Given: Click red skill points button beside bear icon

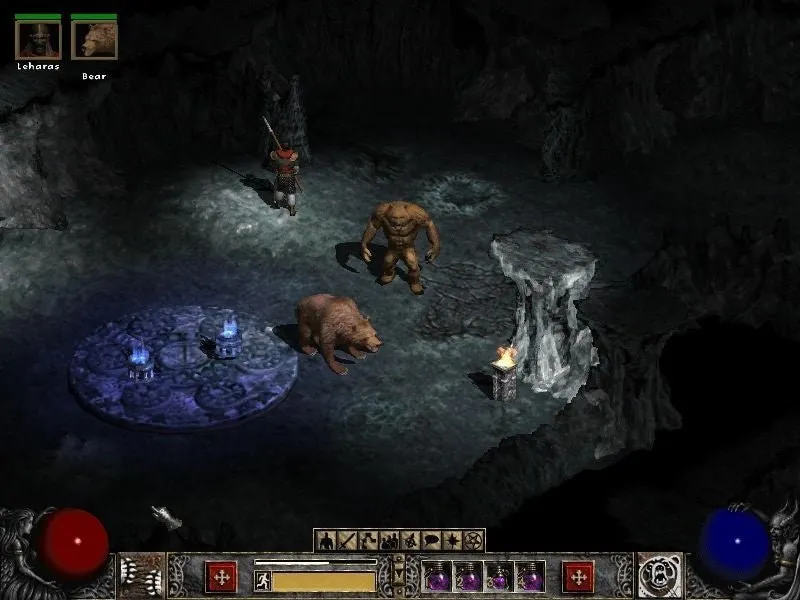Looking at the screenshot, I should pos(578,577).
